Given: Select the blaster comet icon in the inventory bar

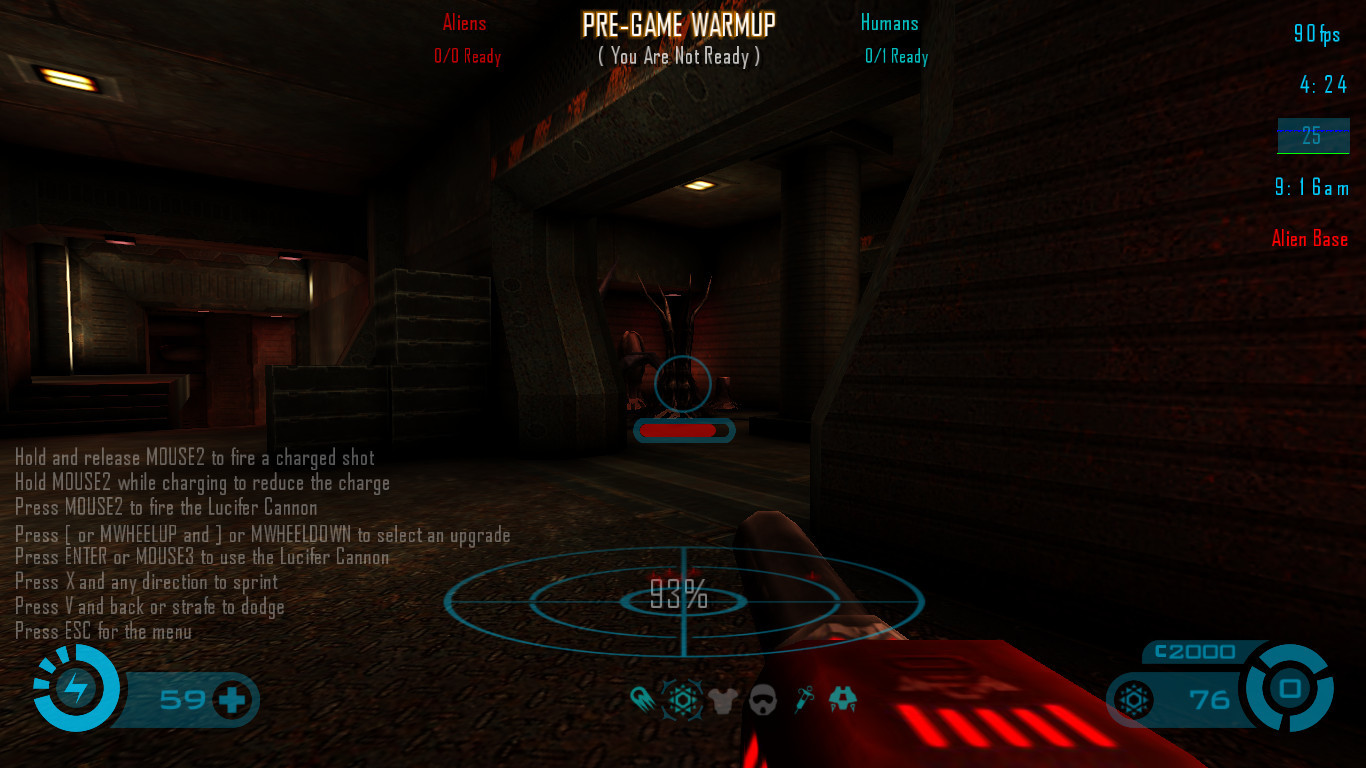Looking at the screenshot, I should point(643,699).
